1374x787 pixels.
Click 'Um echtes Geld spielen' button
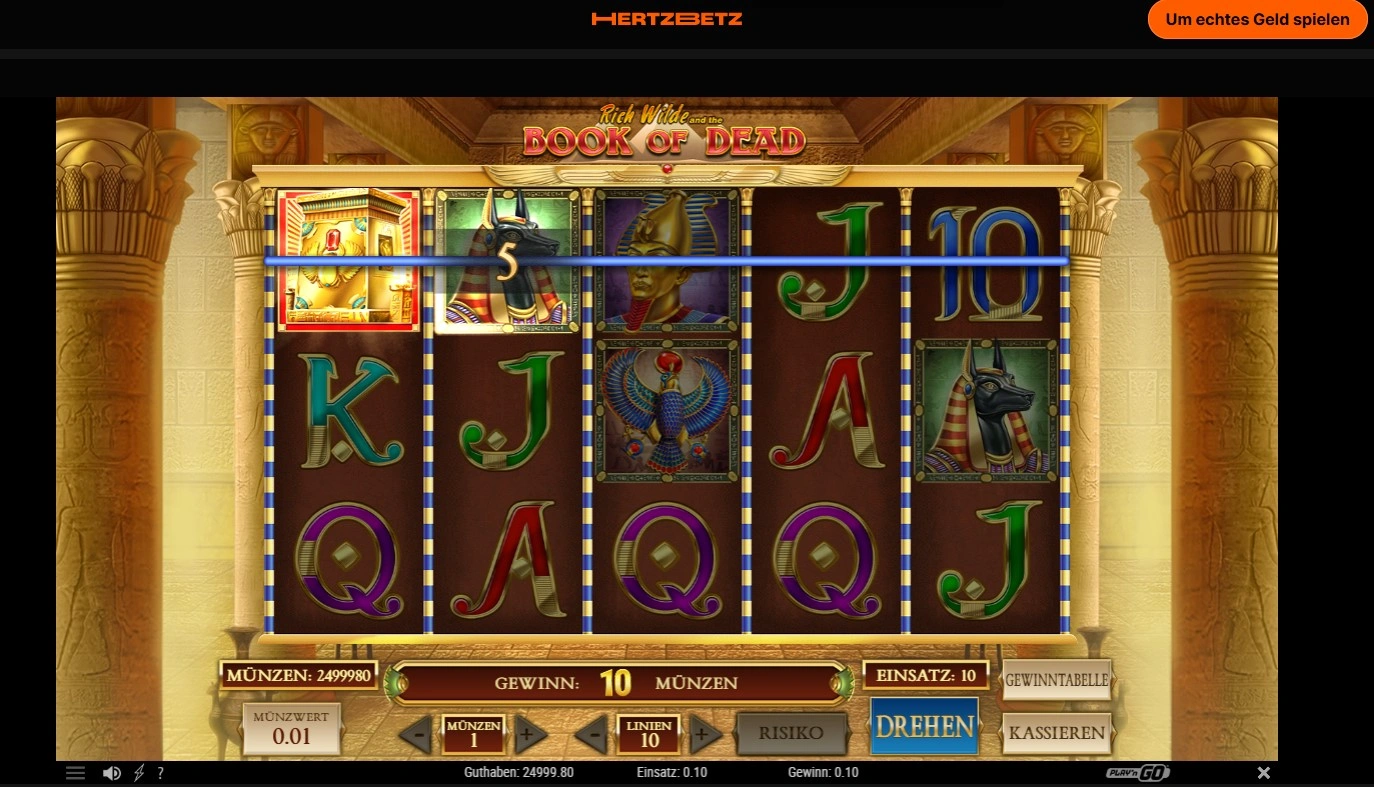1257,19
